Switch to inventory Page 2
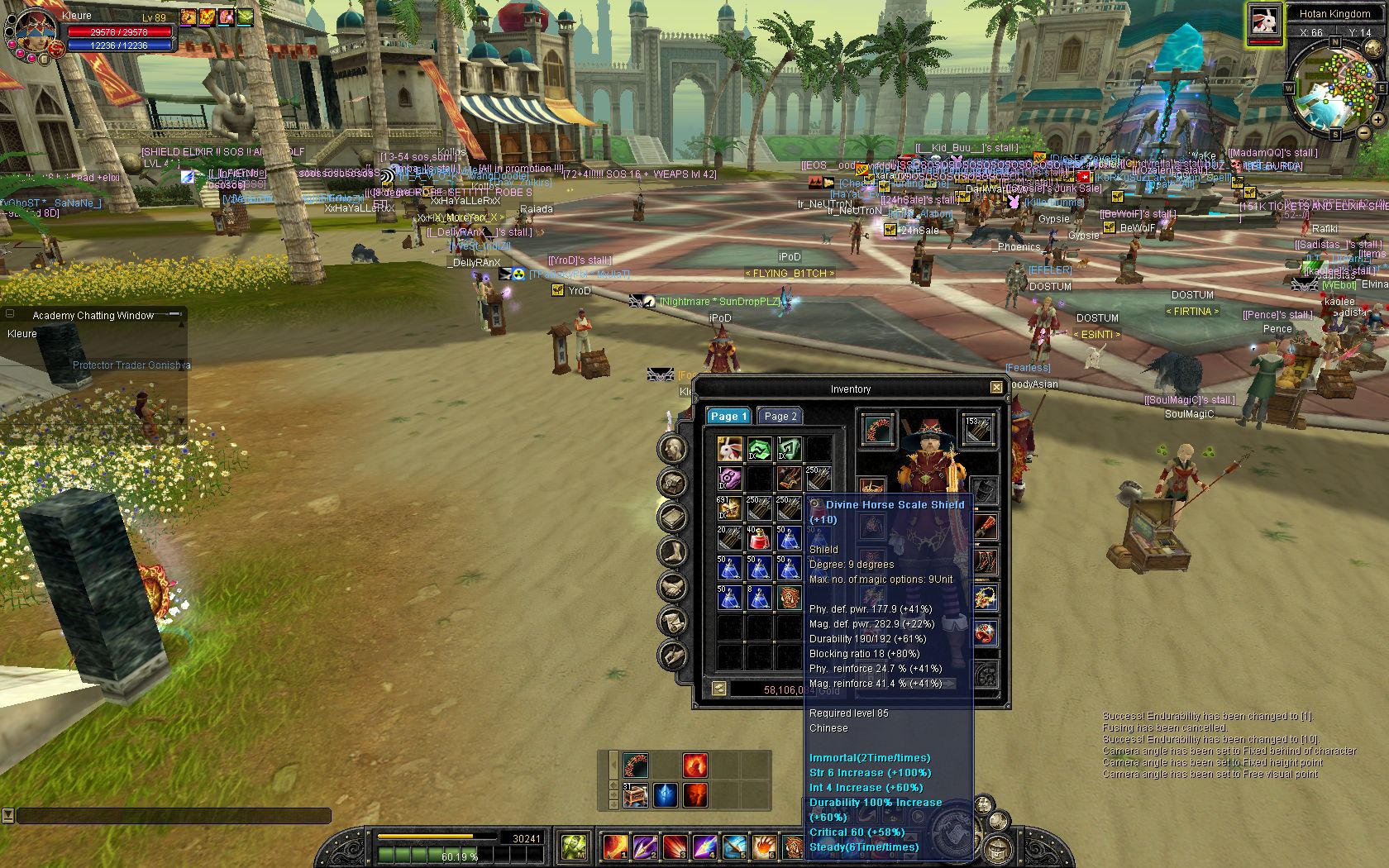The width and height of the screenshot is (1389, 868). click(x=780, y=417)
